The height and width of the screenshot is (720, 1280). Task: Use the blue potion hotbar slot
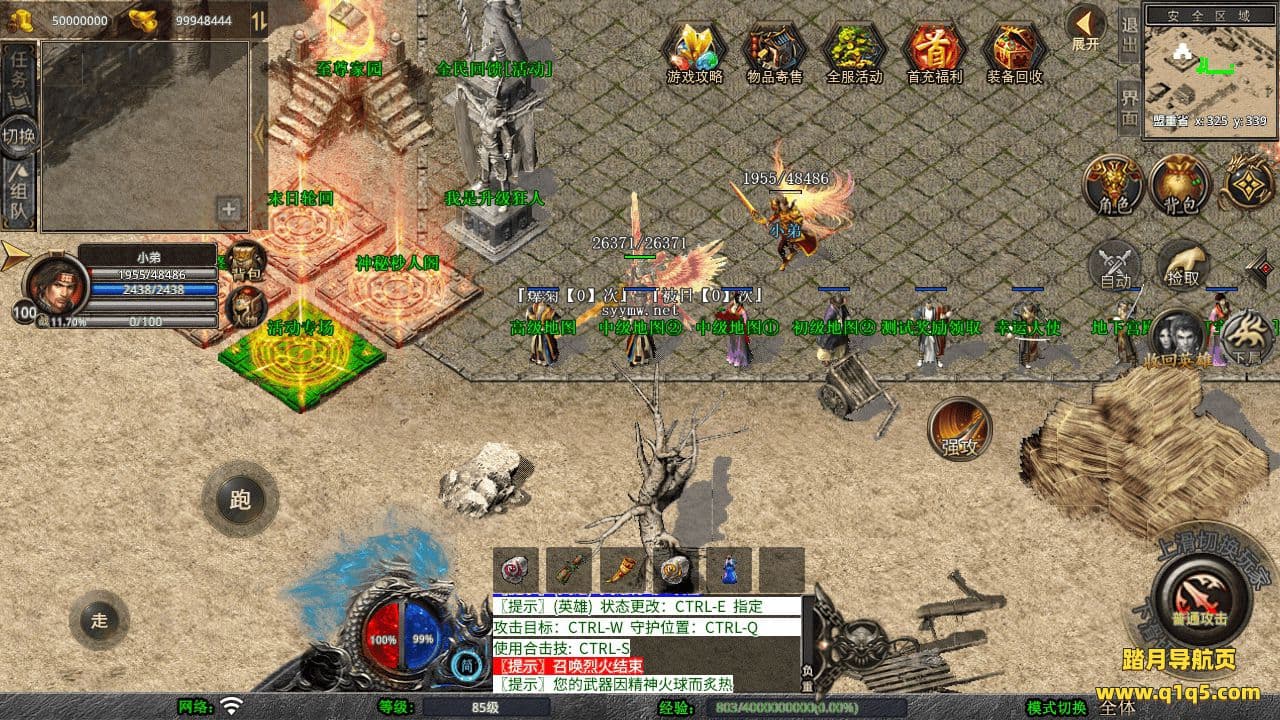[x=729, y=570]
